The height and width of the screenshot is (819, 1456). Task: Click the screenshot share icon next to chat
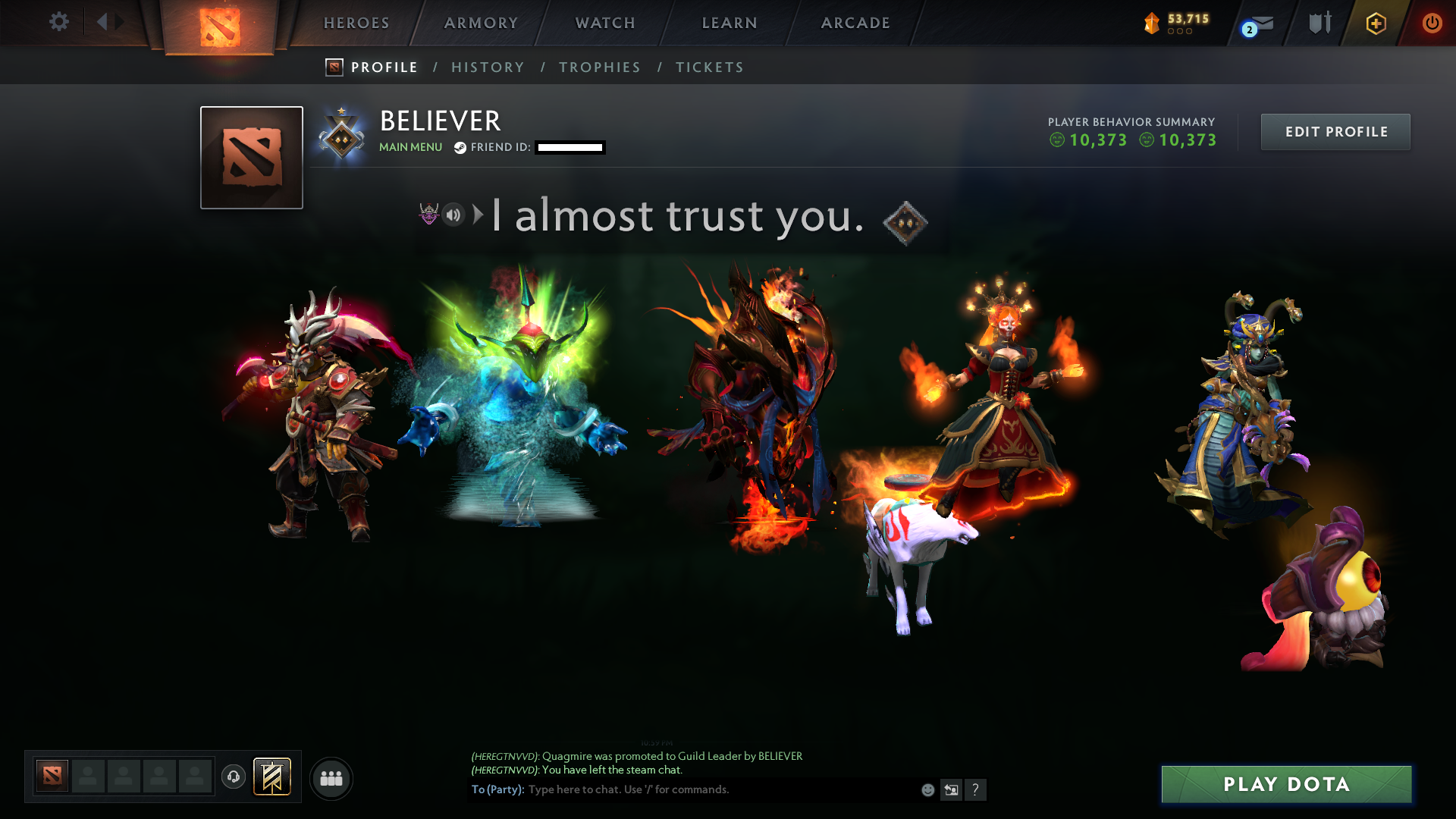[x=951, y=789]
